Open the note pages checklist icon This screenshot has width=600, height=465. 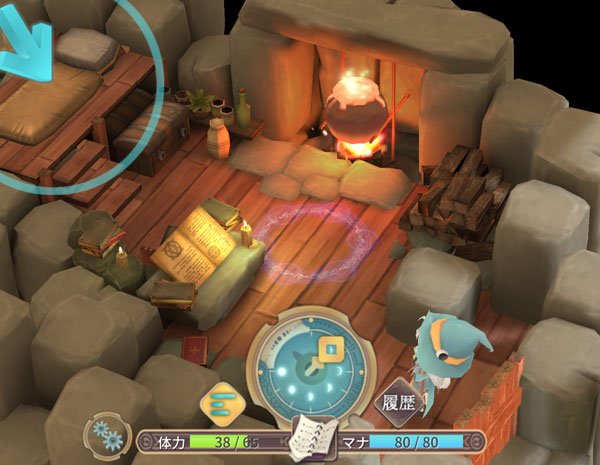point(311,437)
